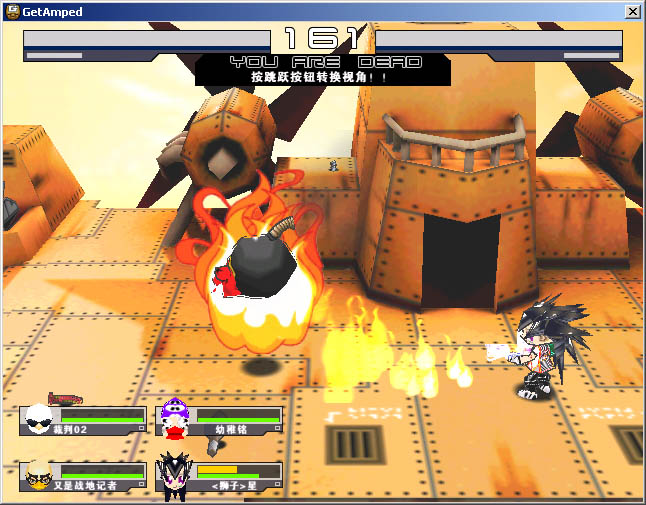Select the 幼稚铭 player panel
Viewport: 646px width, 505px height.
click(x=222, y=420)
